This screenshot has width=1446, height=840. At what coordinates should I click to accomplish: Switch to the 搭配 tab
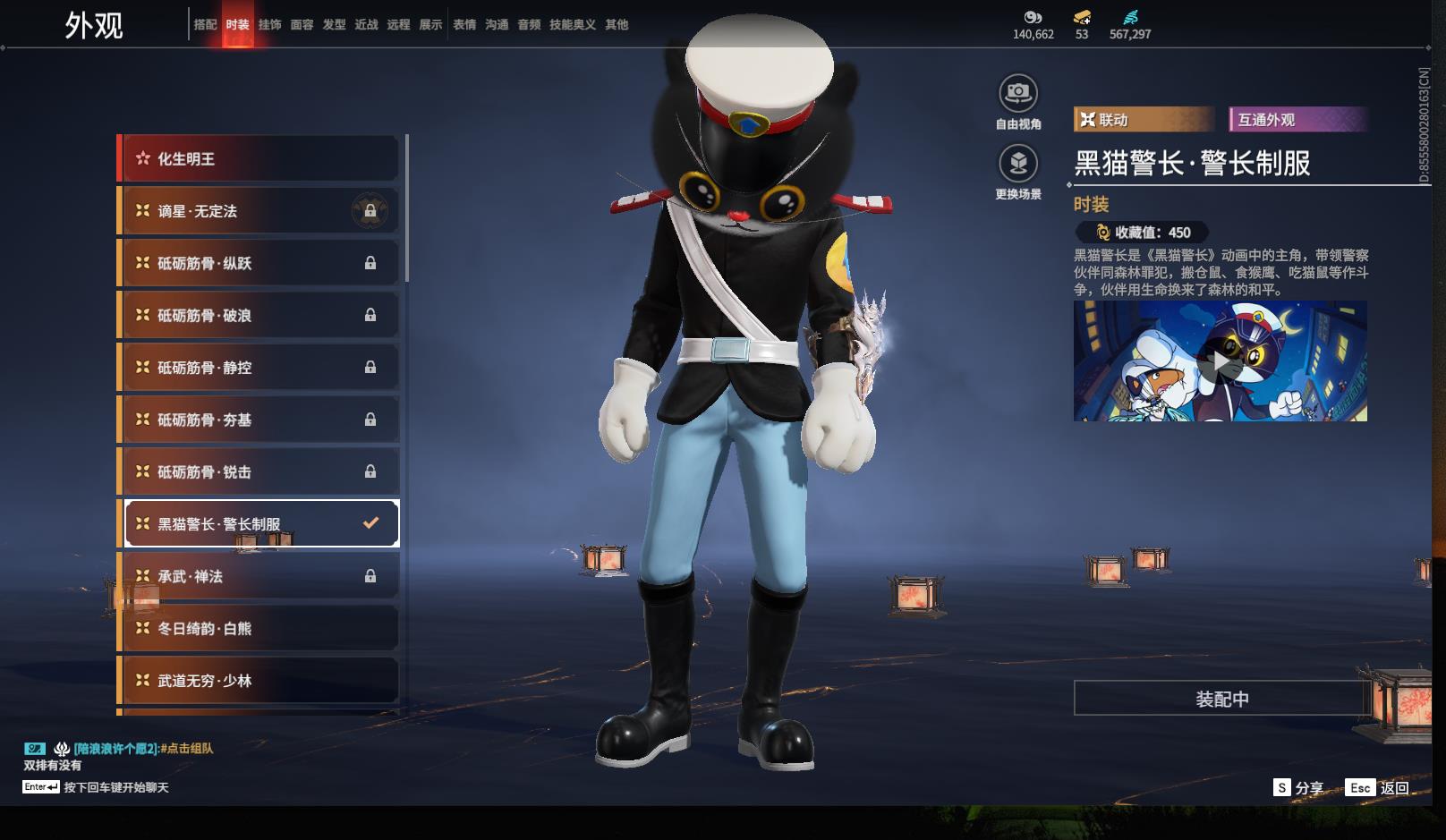tap(205, 25)
